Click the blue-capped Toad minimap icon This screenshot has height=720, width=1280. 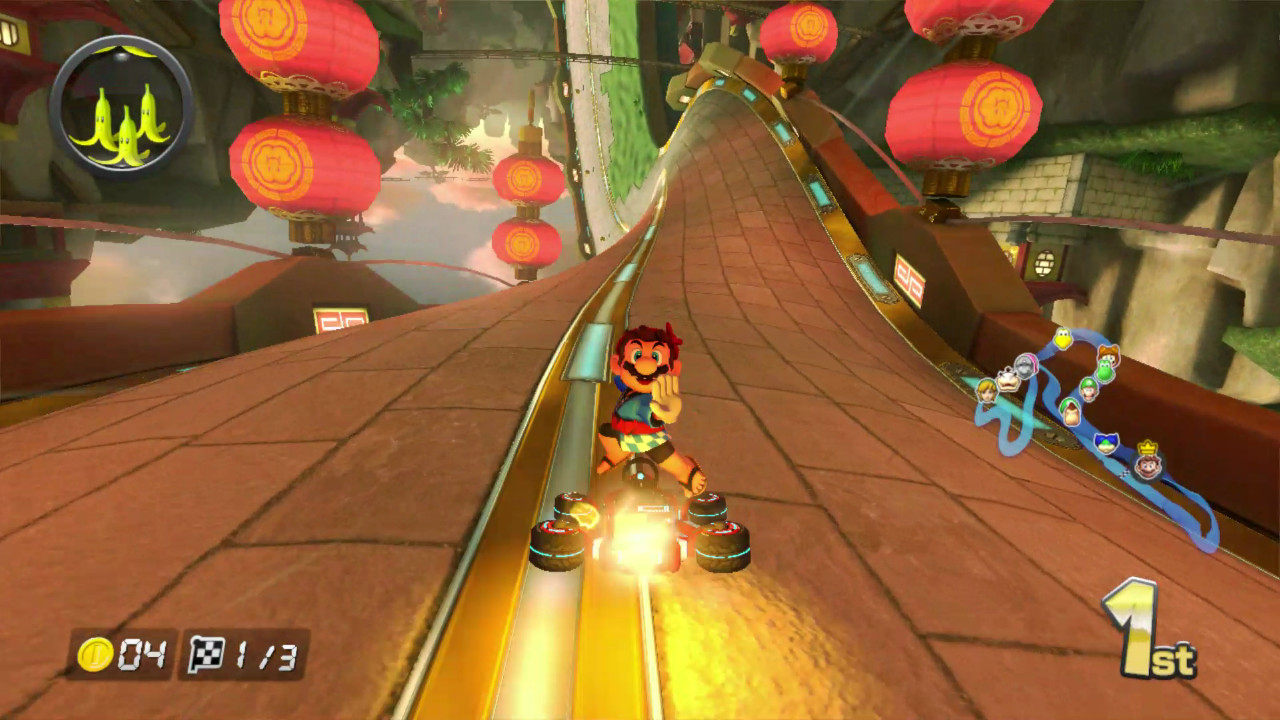pos(1106,442)
